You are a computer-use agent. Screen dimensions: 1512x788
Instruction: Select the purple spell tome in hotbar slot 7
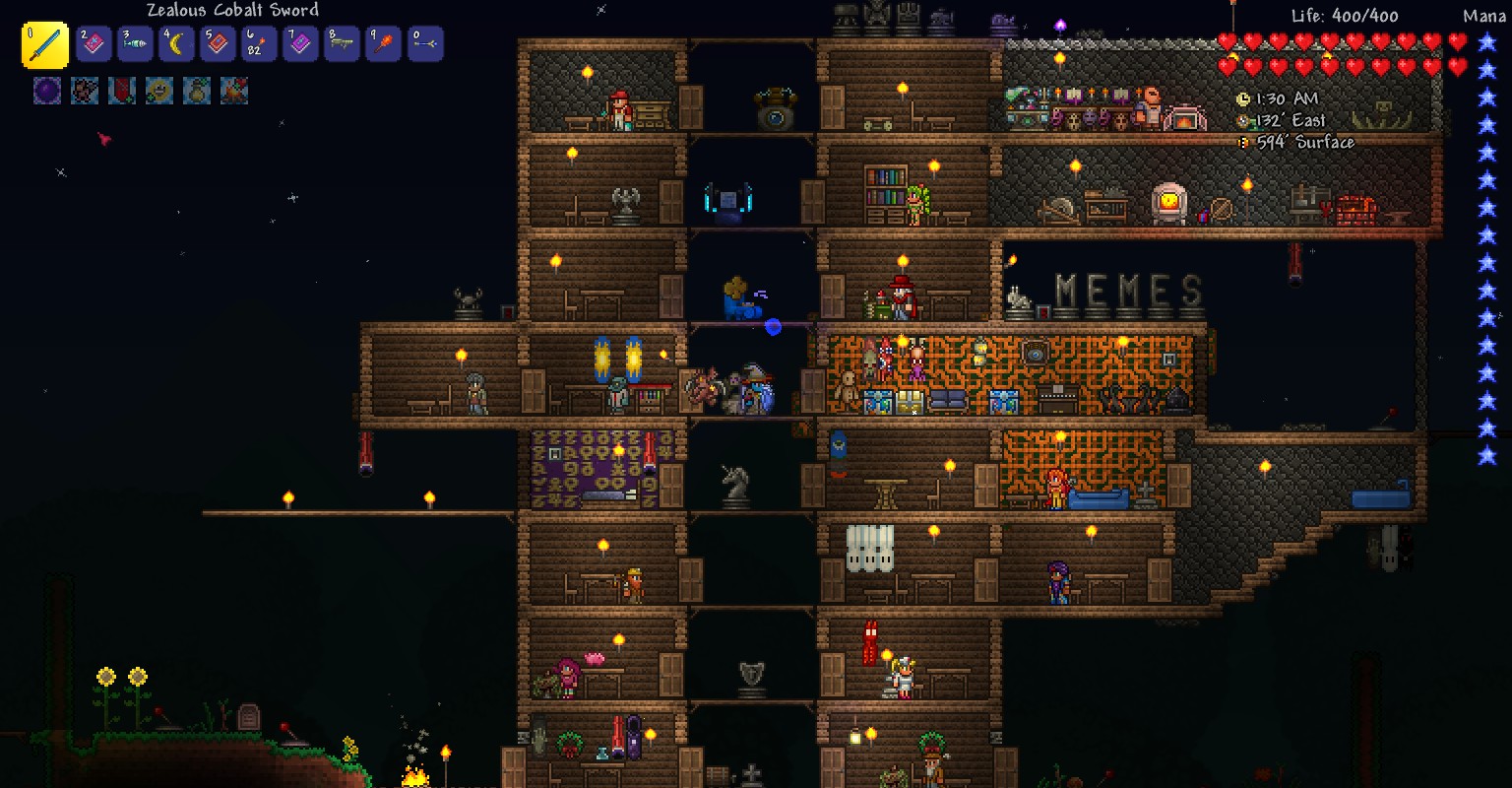click(300, 43)
